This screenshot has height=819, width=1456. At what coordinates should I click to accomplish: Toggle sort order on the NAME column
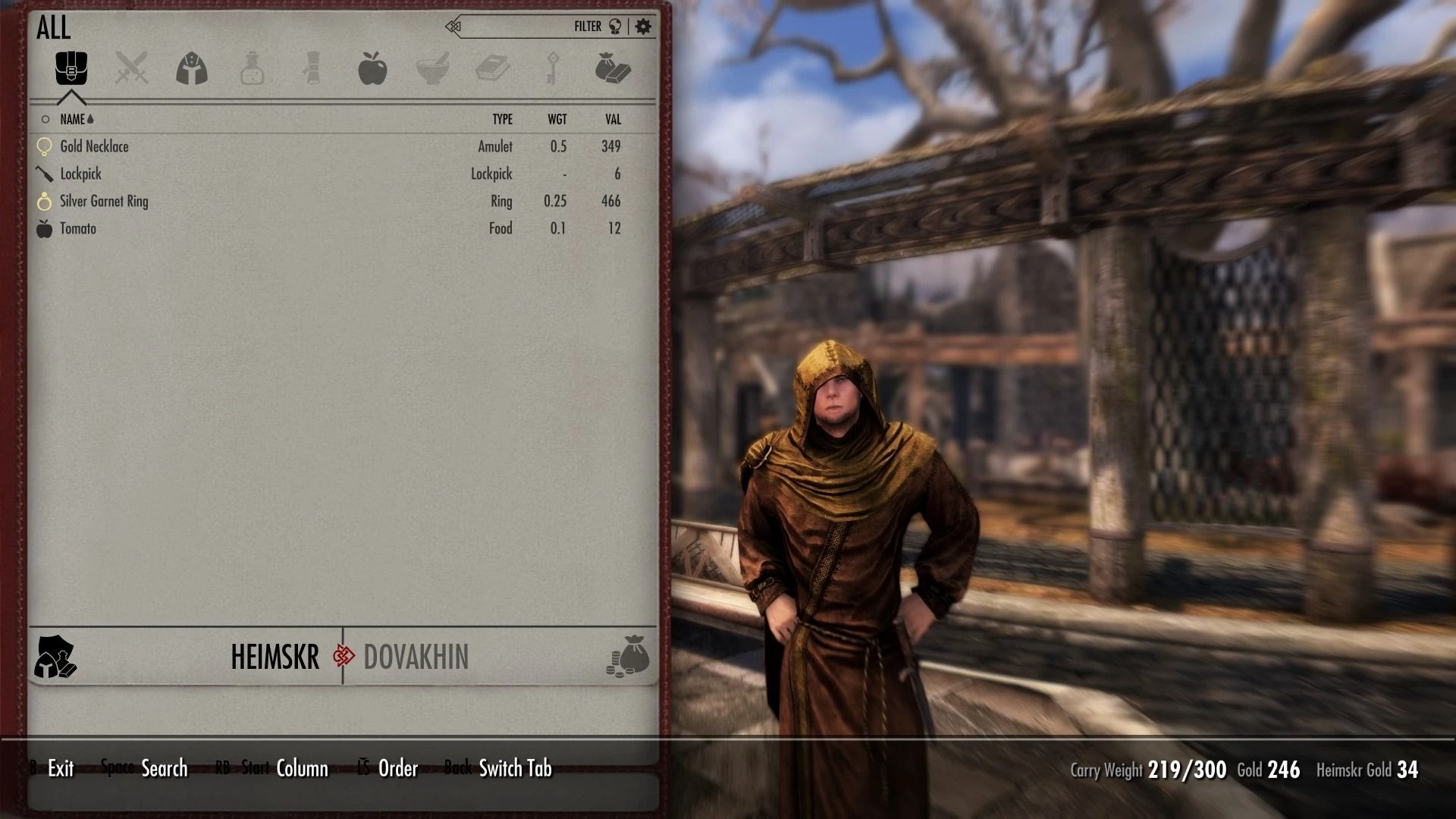pos(76,119)
